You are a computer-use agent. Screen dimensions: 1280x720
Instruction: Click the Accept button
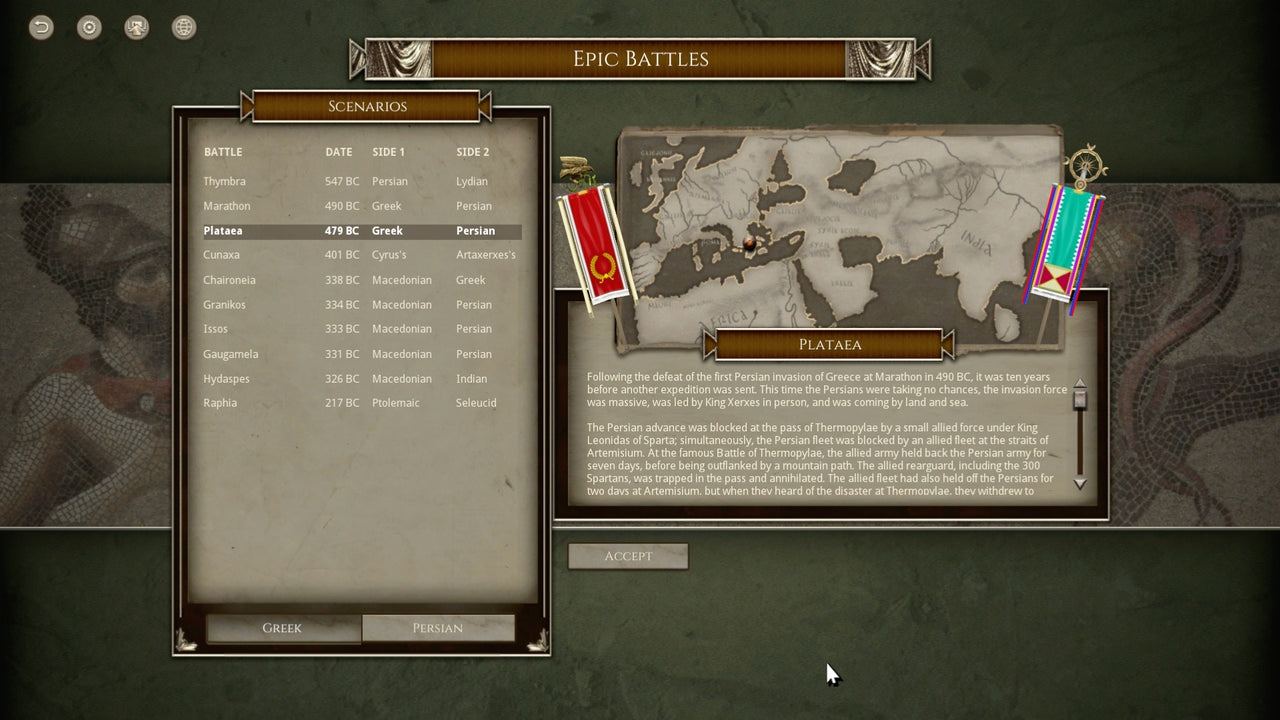tap(628, 556)
